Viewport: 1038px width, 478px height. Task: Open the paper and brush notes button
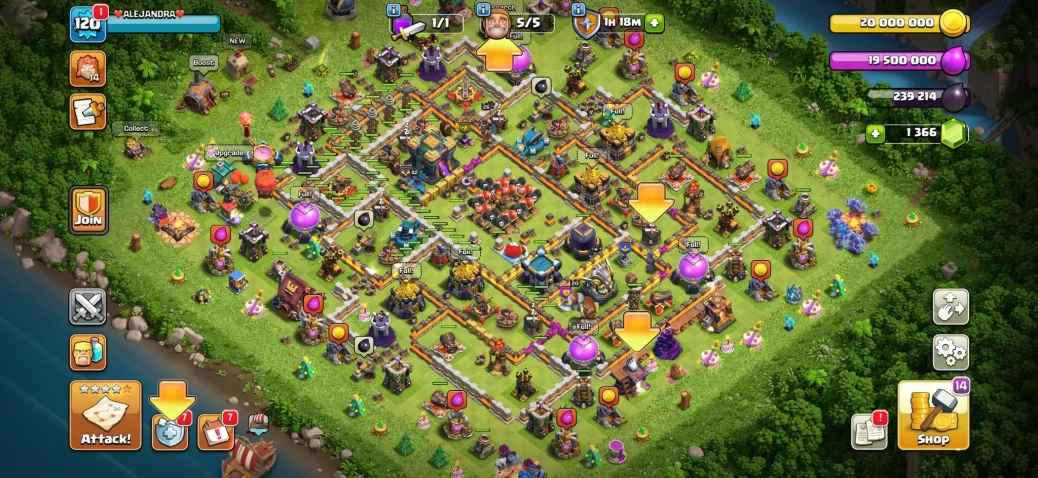(88, 112)
